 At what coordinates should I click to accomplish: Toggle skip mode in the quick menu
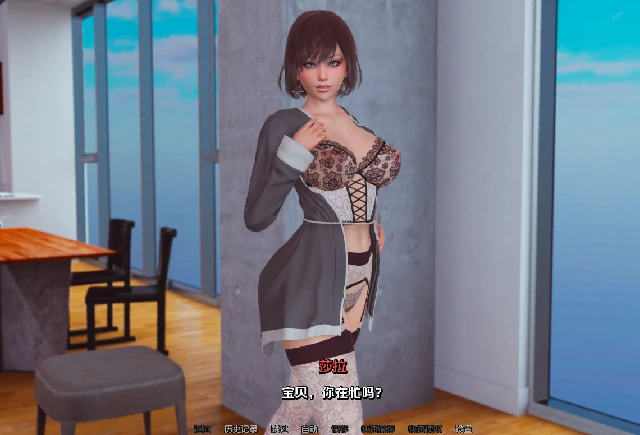point(278,429)
